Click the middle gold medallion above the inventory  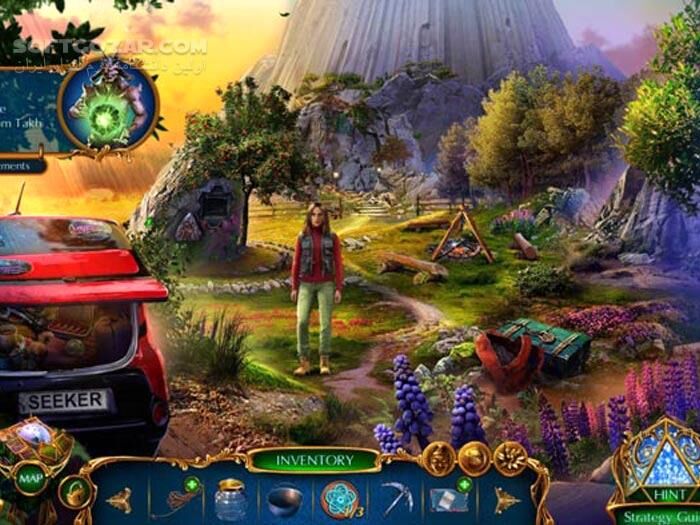click(x=475, y=459)
